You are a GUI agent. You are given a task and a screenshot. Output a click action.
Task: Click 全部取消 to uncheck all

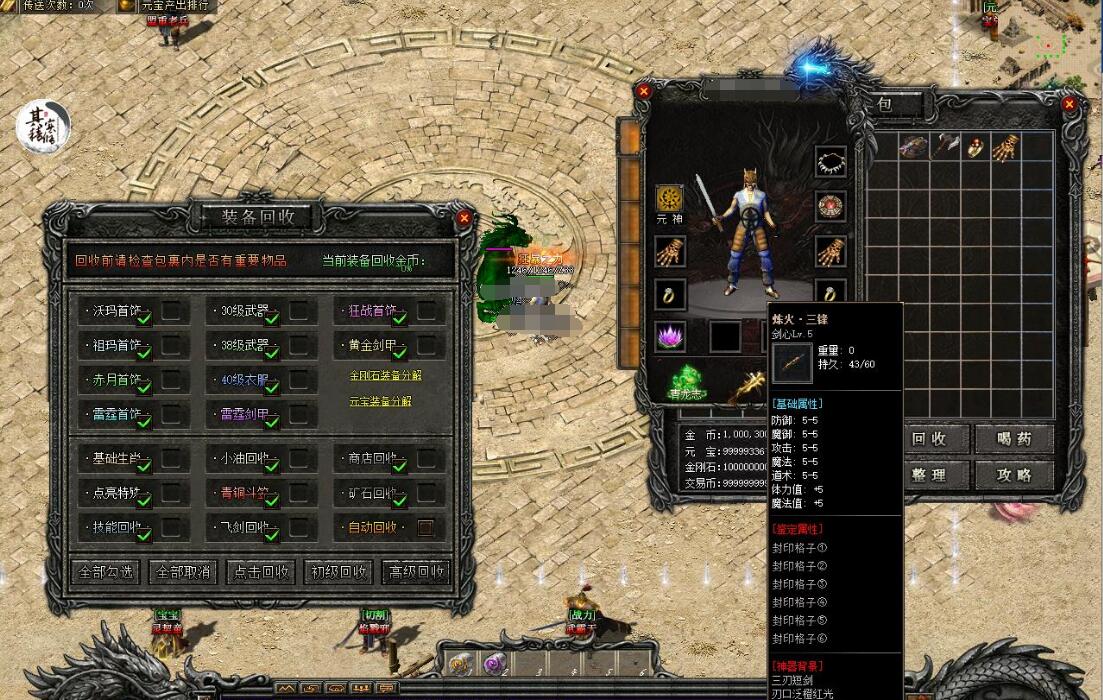[183, 572]
